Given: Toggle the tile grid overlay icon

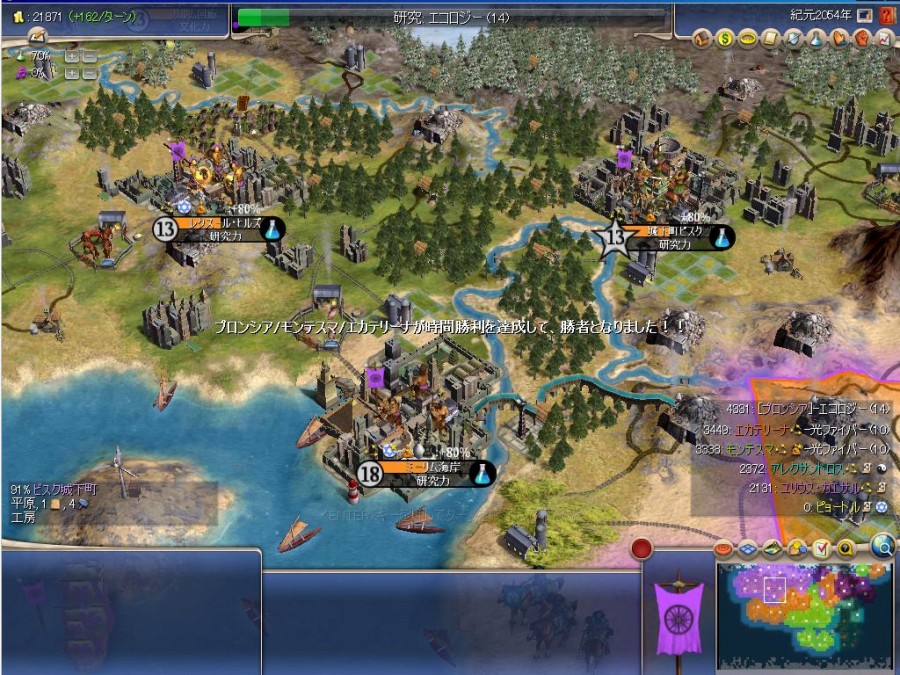Looking at the screenshot, I should 746,548.
